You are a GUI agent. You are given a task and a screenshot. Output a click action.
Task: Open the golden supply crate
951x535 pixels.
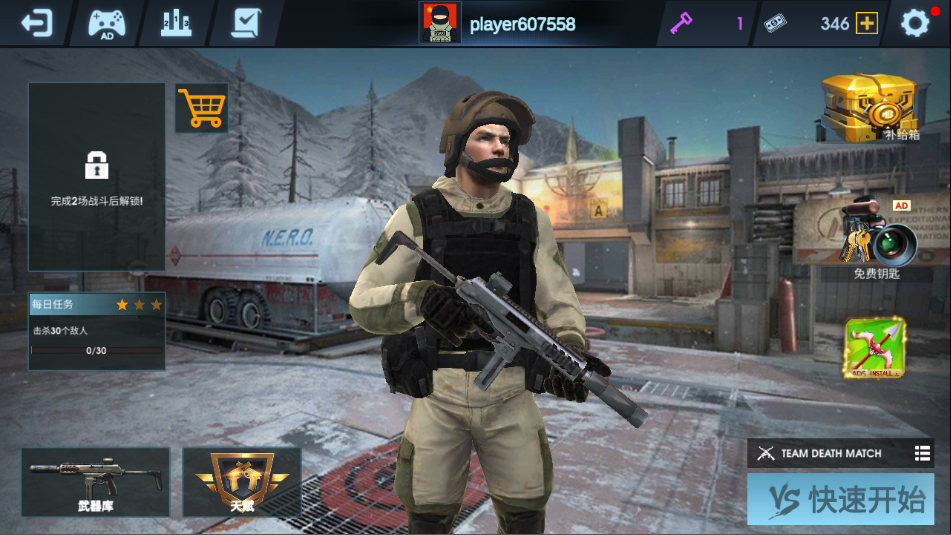(870, 108)
